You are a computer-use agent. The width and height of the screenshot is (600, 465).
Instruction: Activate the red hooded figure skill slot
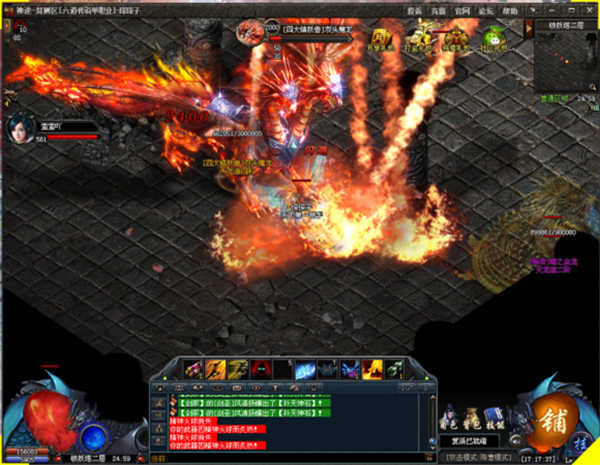tap(259, 369)
